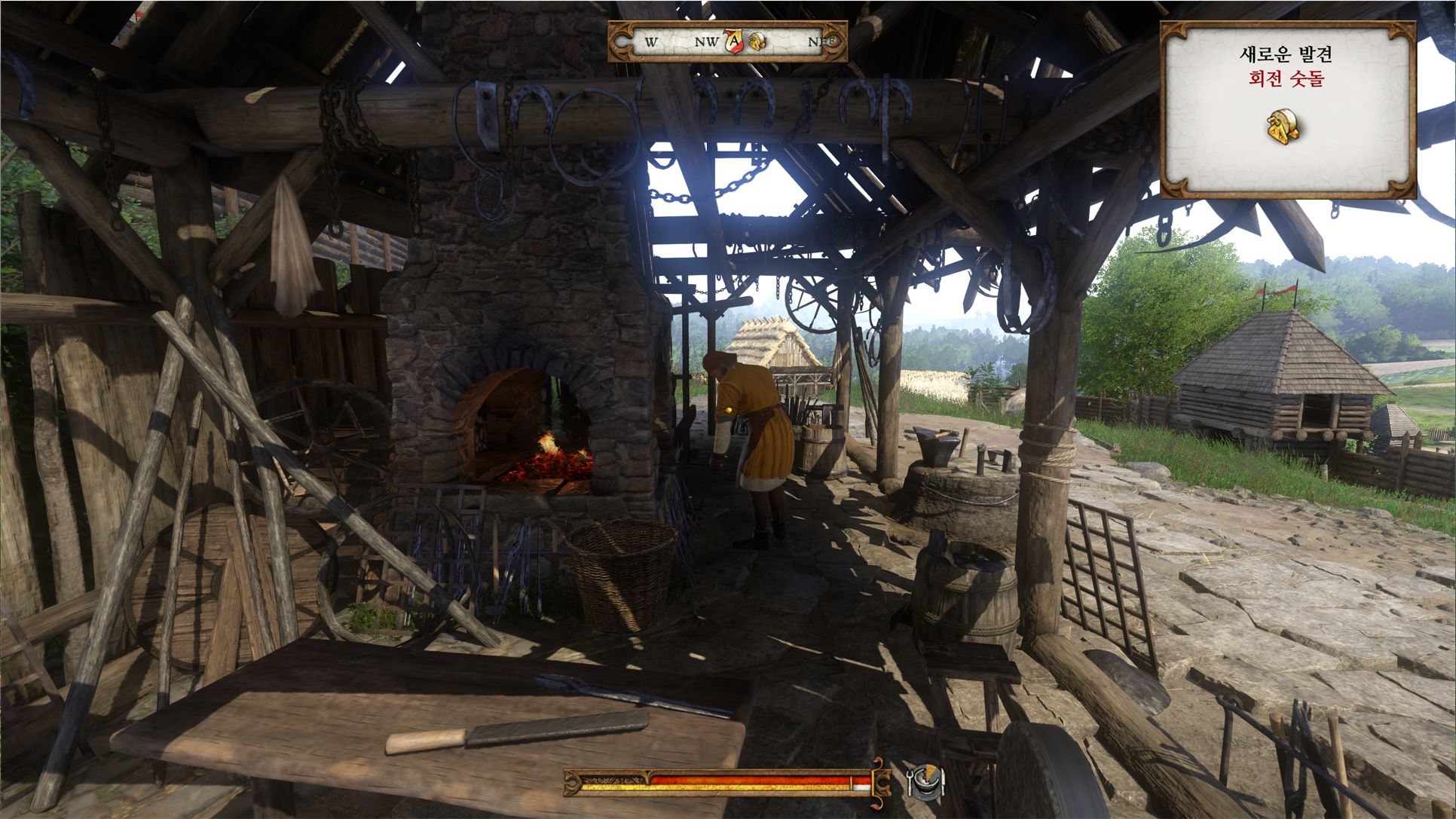
Task: Click the grindstone icon in the discovery notification
Action: pos(1285,128)
